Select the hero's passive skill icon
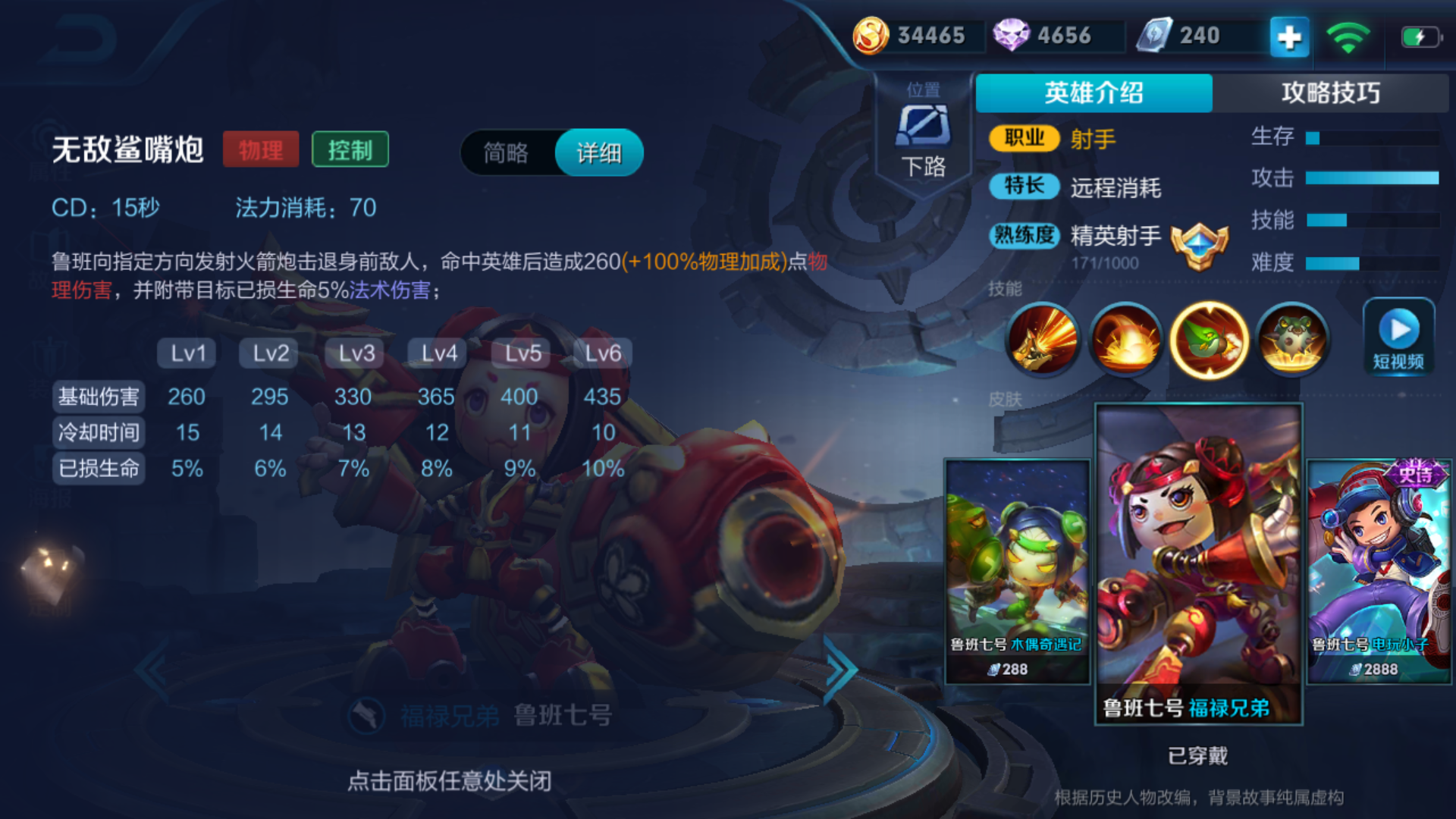 click(1043, 340)
